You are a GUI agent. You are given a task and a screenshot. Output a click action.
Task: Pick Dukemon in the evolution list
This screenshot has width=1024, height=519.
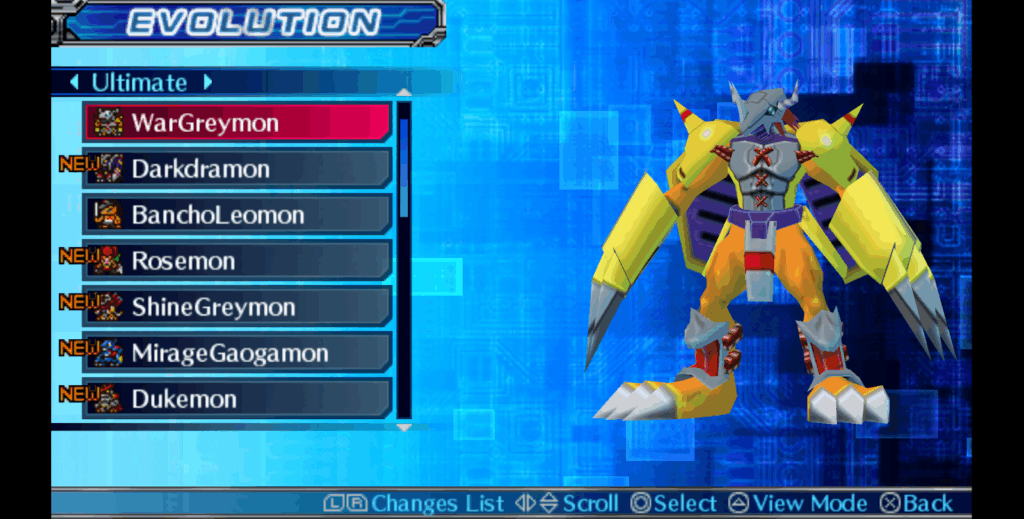pos(237,399)
